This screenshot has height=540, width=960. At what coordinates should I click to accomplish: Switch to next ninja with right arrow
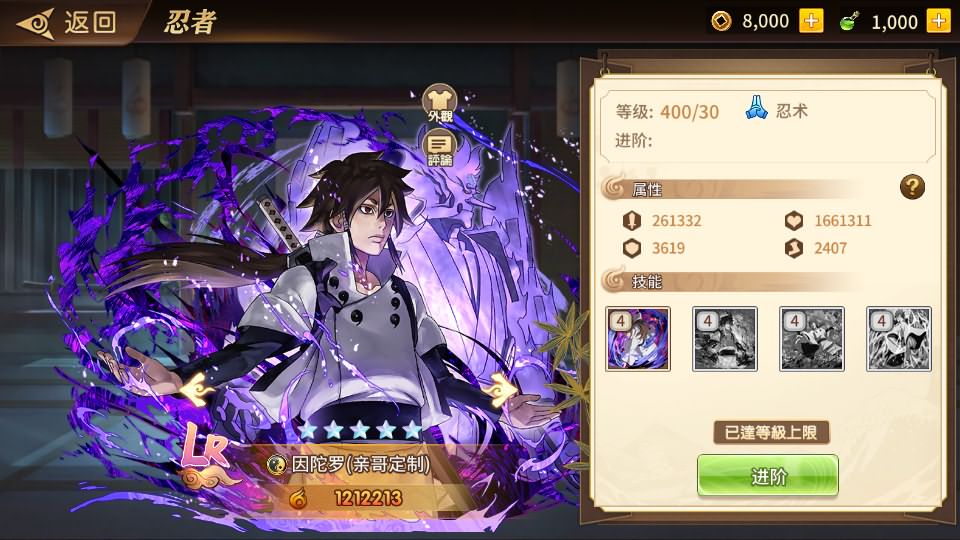coord(503,387)
